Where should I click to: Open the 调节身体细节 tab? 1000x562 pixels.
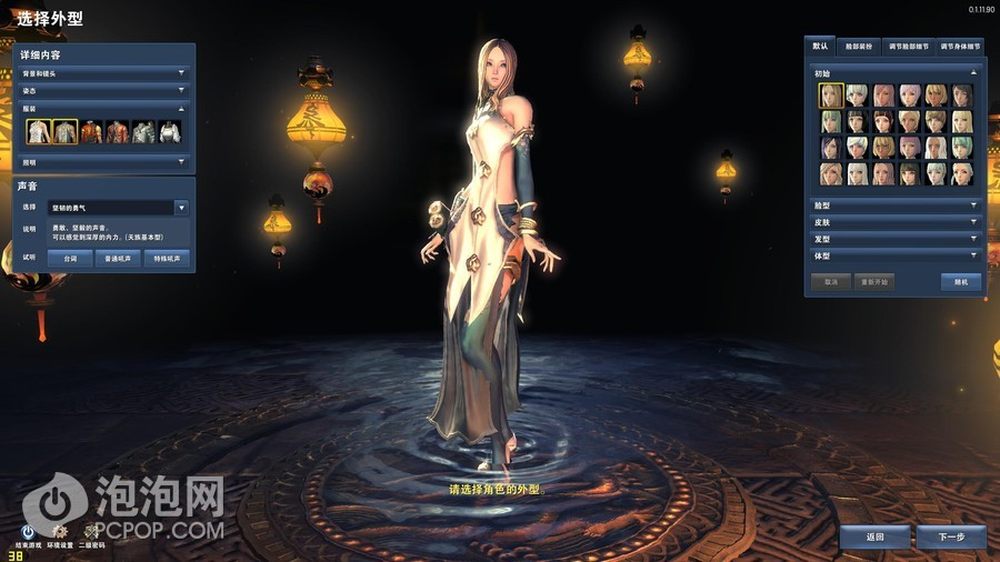pos(958,47)
